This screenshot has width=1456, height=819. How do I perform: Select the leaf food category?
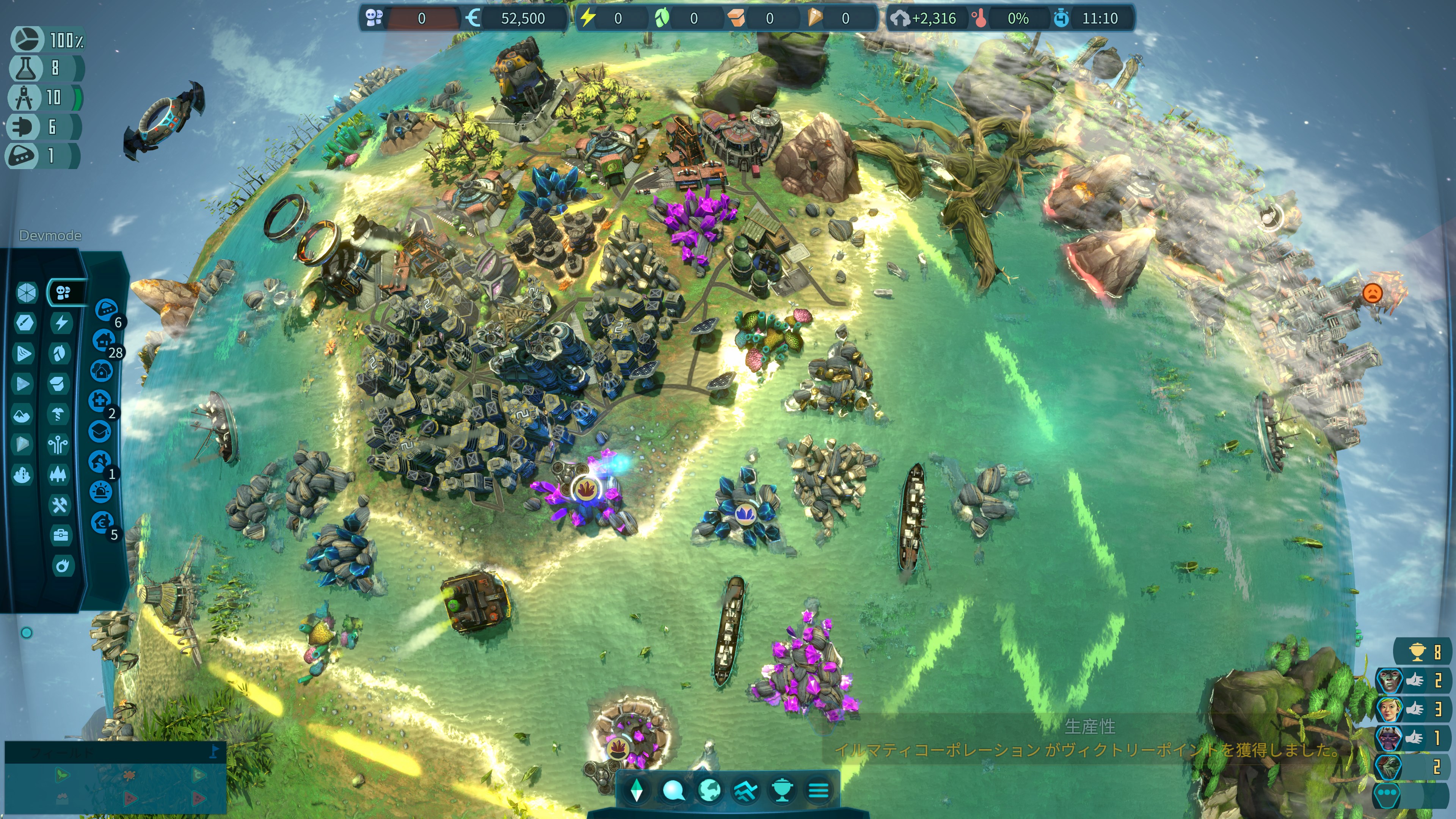pyautogui.click(x=60, y=353)
